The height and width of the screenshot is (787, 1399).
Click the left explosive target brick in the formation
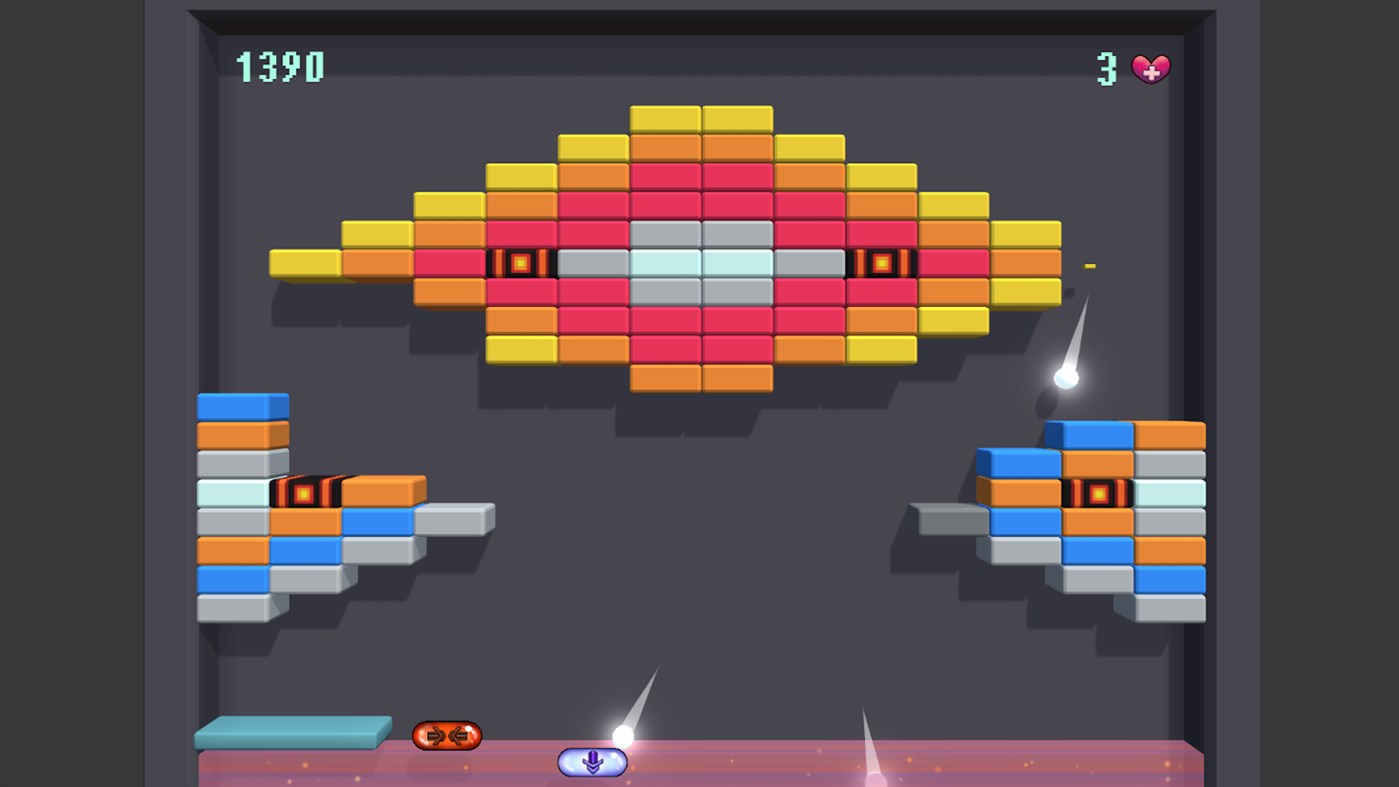coord(520,263)
